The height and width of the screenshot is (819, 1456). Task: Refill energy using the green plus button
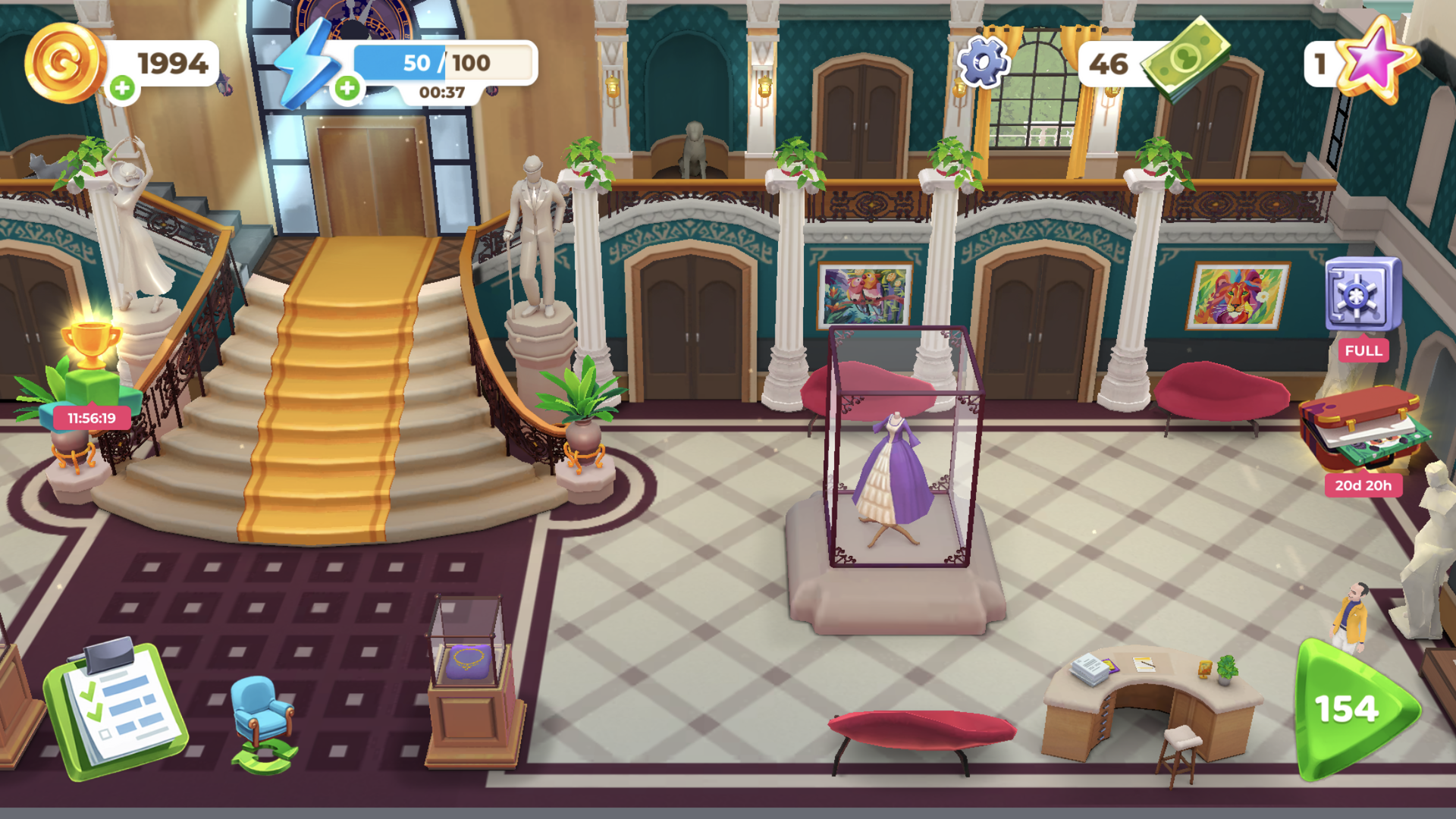point(347,88)
